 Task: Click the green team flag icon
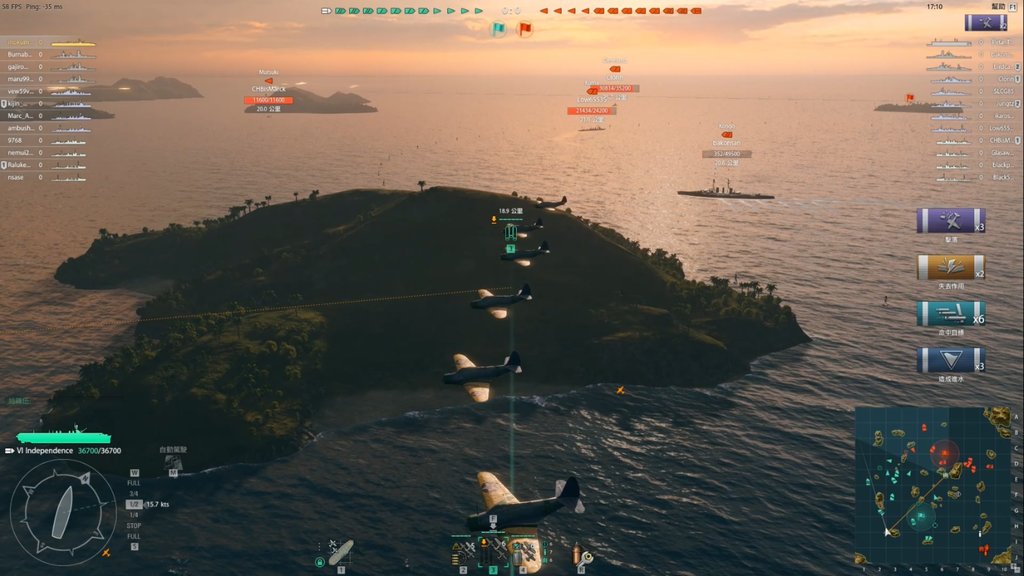click(x=498, y=29)
